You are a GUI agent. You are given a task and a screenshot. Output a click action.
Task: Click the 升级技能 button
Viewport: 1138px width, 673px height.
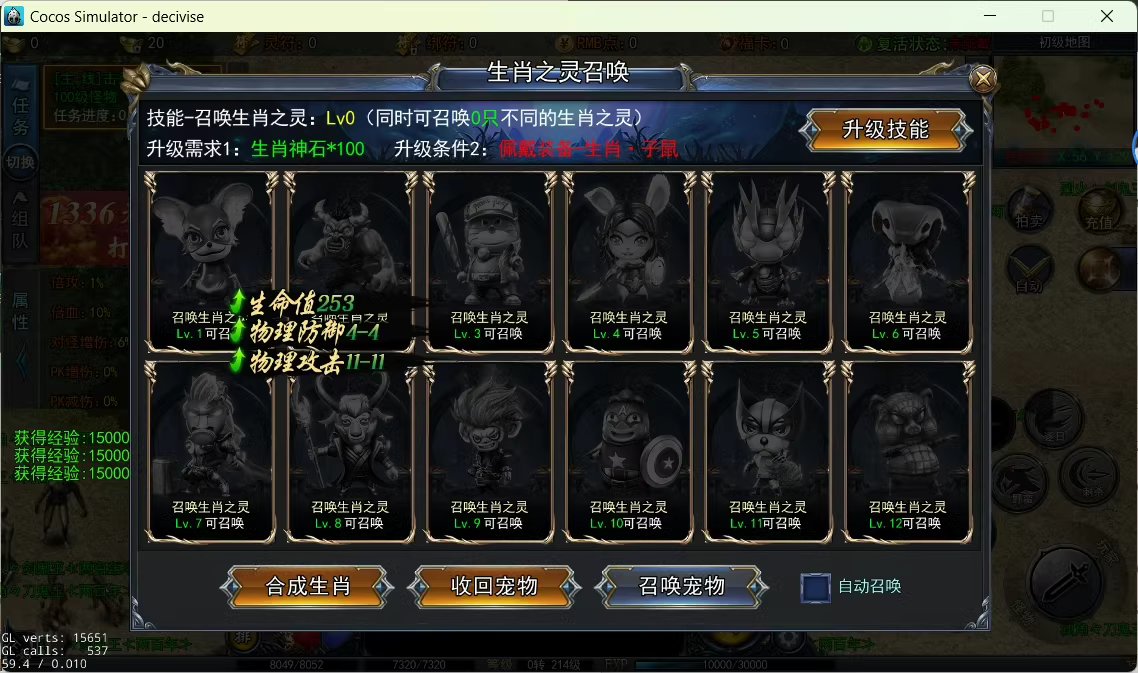point(886,130)
